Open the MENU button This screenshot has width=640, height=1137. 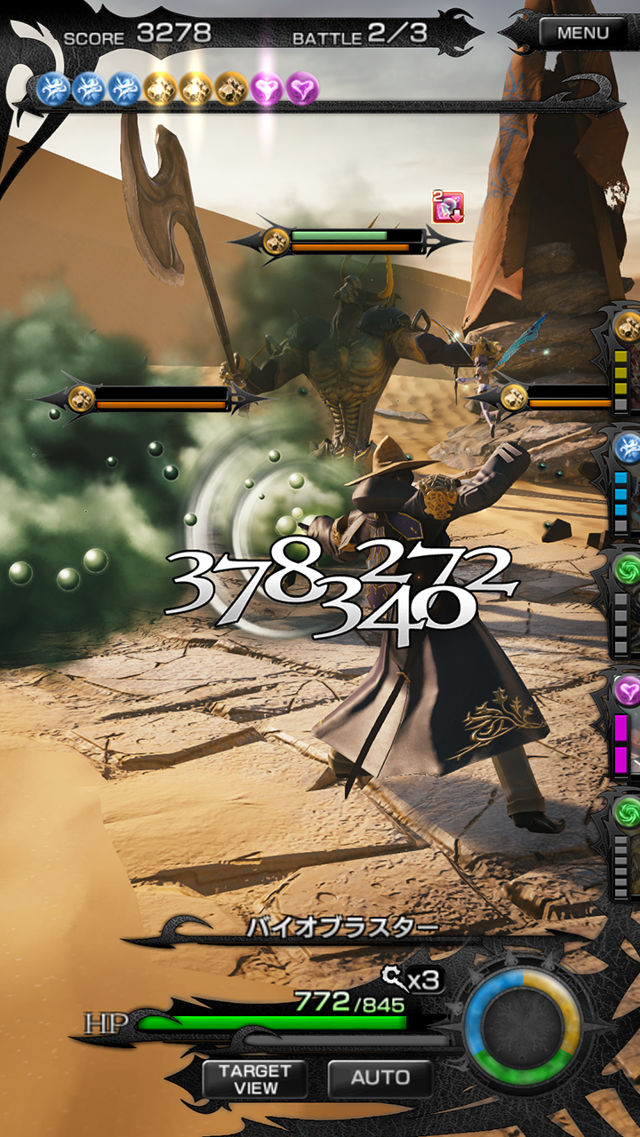tap(582, 32)
